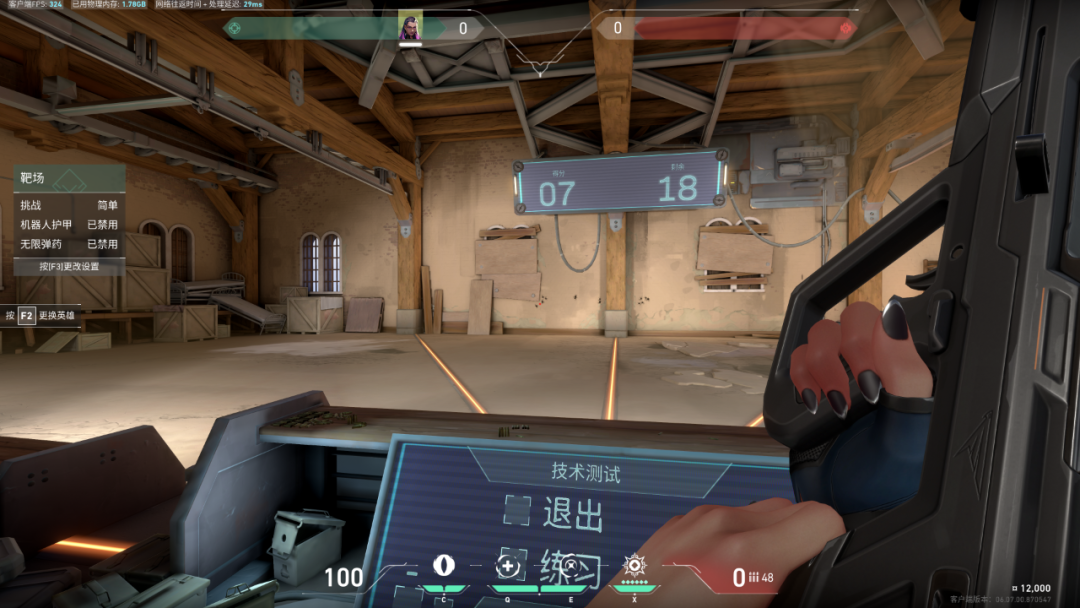
Task: Trigger the Empress ultimate icon
Action: pos(633,565)
